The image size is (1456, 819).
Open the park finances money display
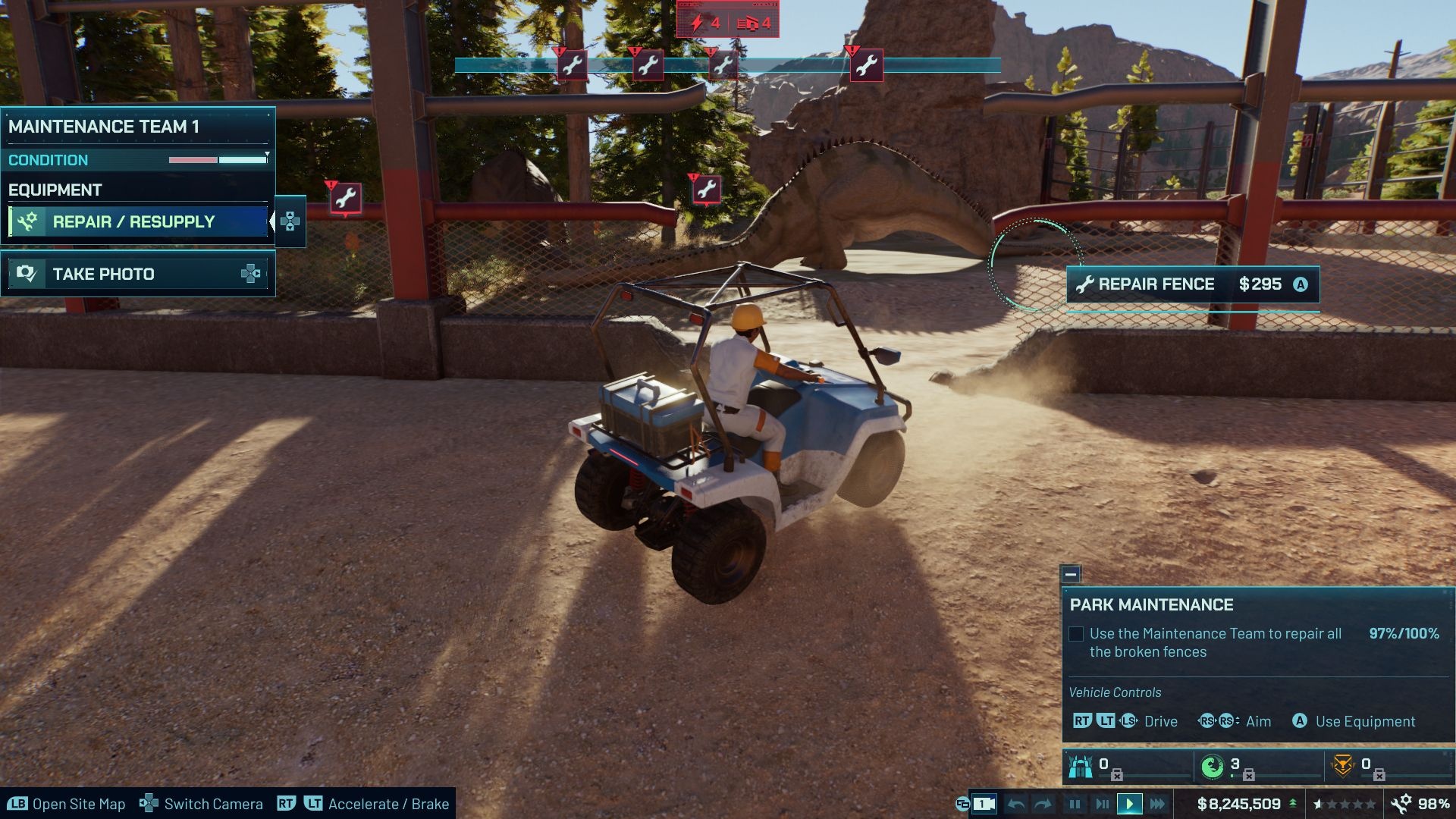click(x=1239, y=804)
